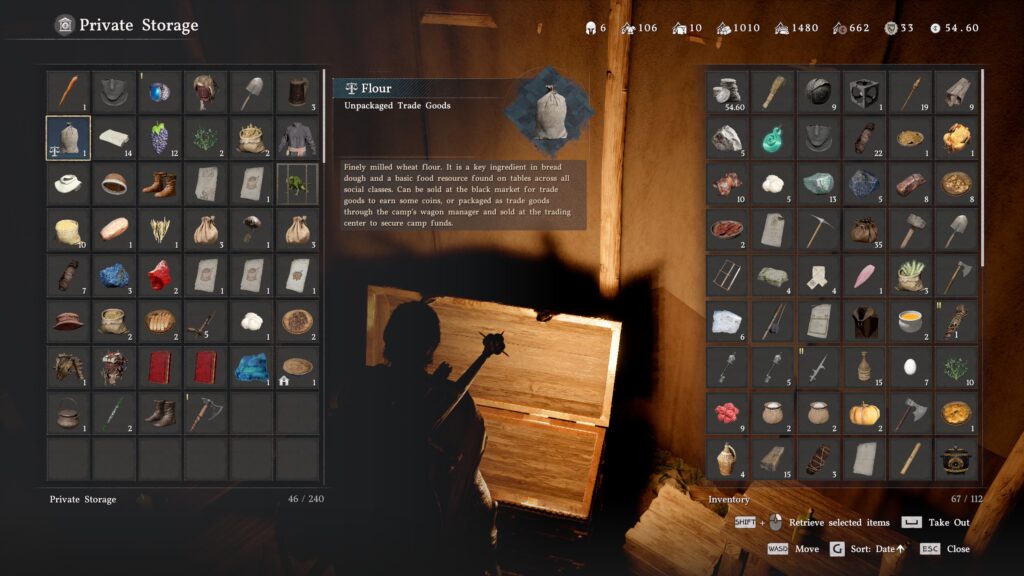The width and height of the screenshot is (1024, 576).
Task: Pick the roasted chicken in inventory
Action: (957, 138)
